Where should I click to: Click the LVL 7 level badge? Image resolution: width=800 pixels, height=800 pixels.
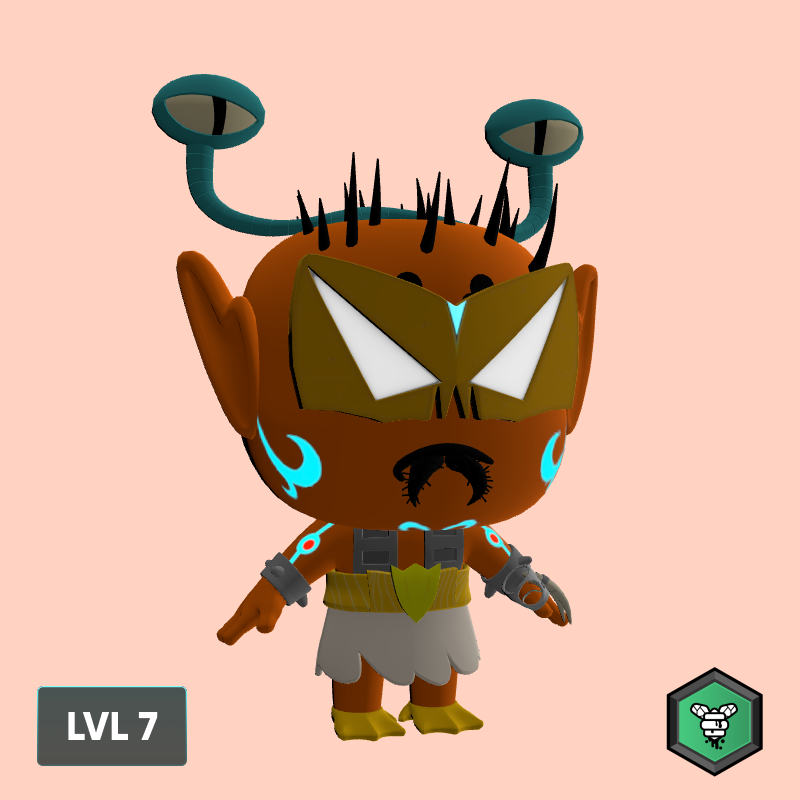112,726
